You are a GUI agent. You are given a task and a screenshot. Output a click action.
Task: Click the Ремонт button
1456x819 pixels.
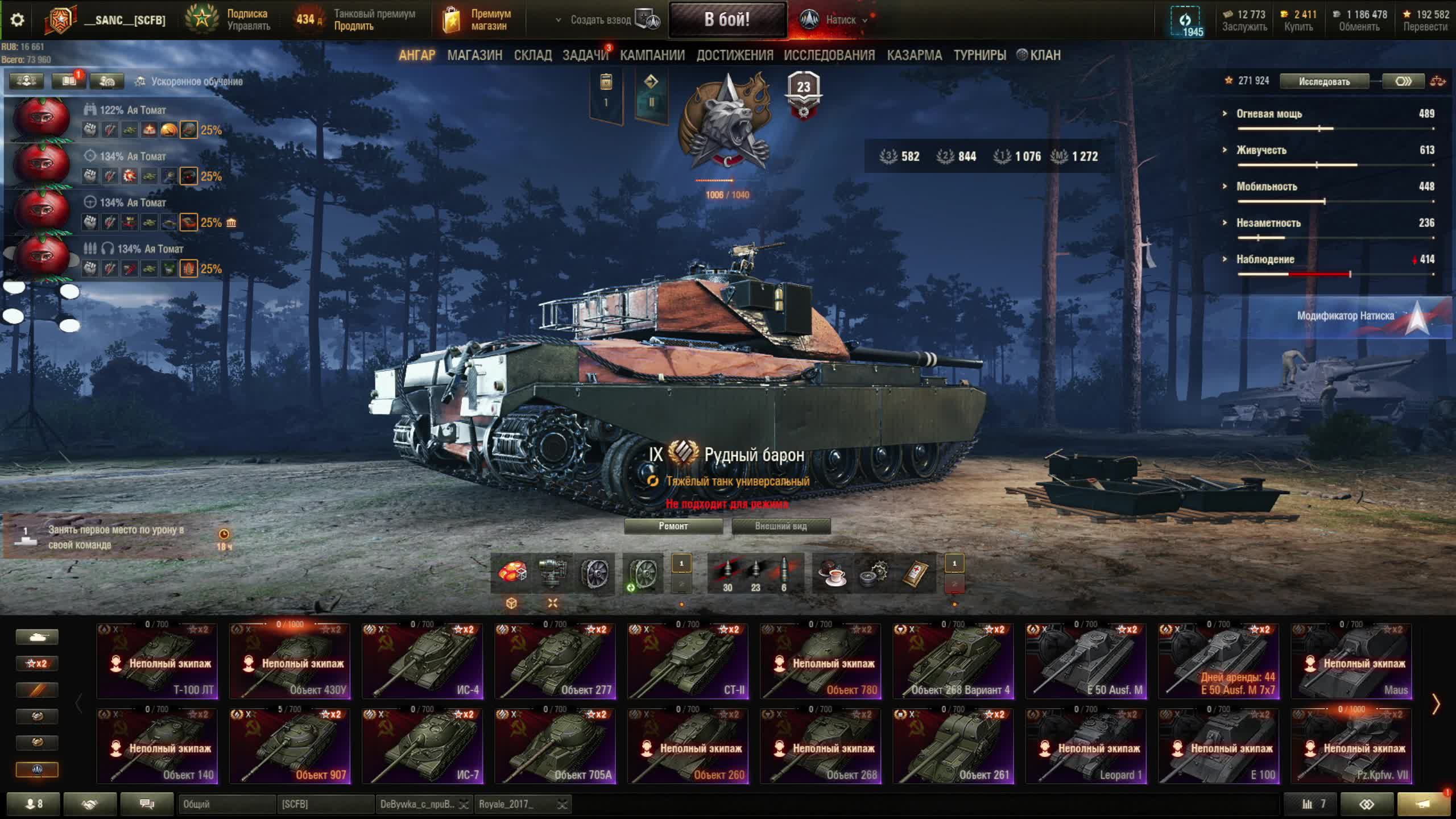pos(673,526)
